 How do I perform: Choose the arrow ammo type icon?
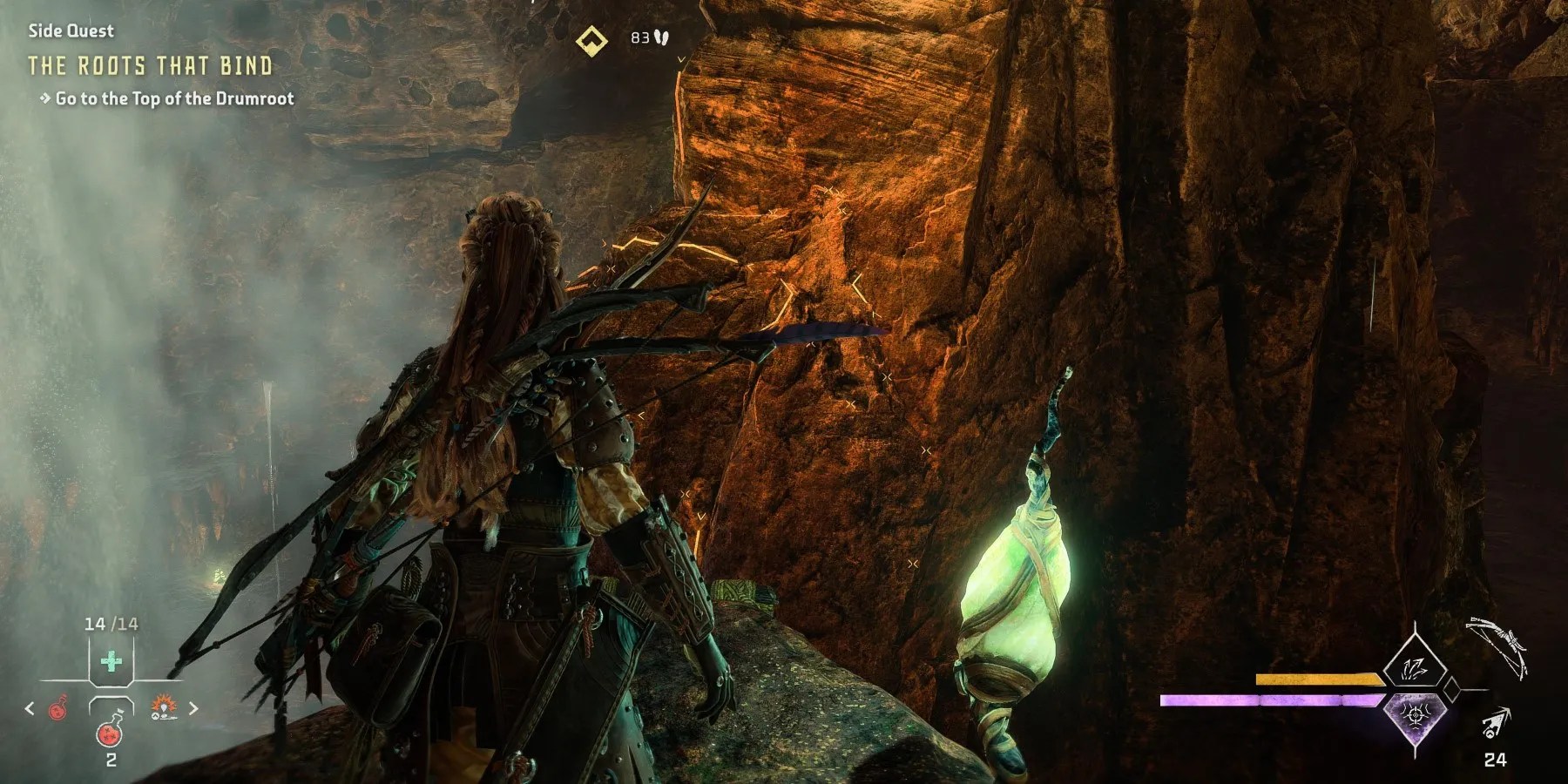tap(1496, 725)
